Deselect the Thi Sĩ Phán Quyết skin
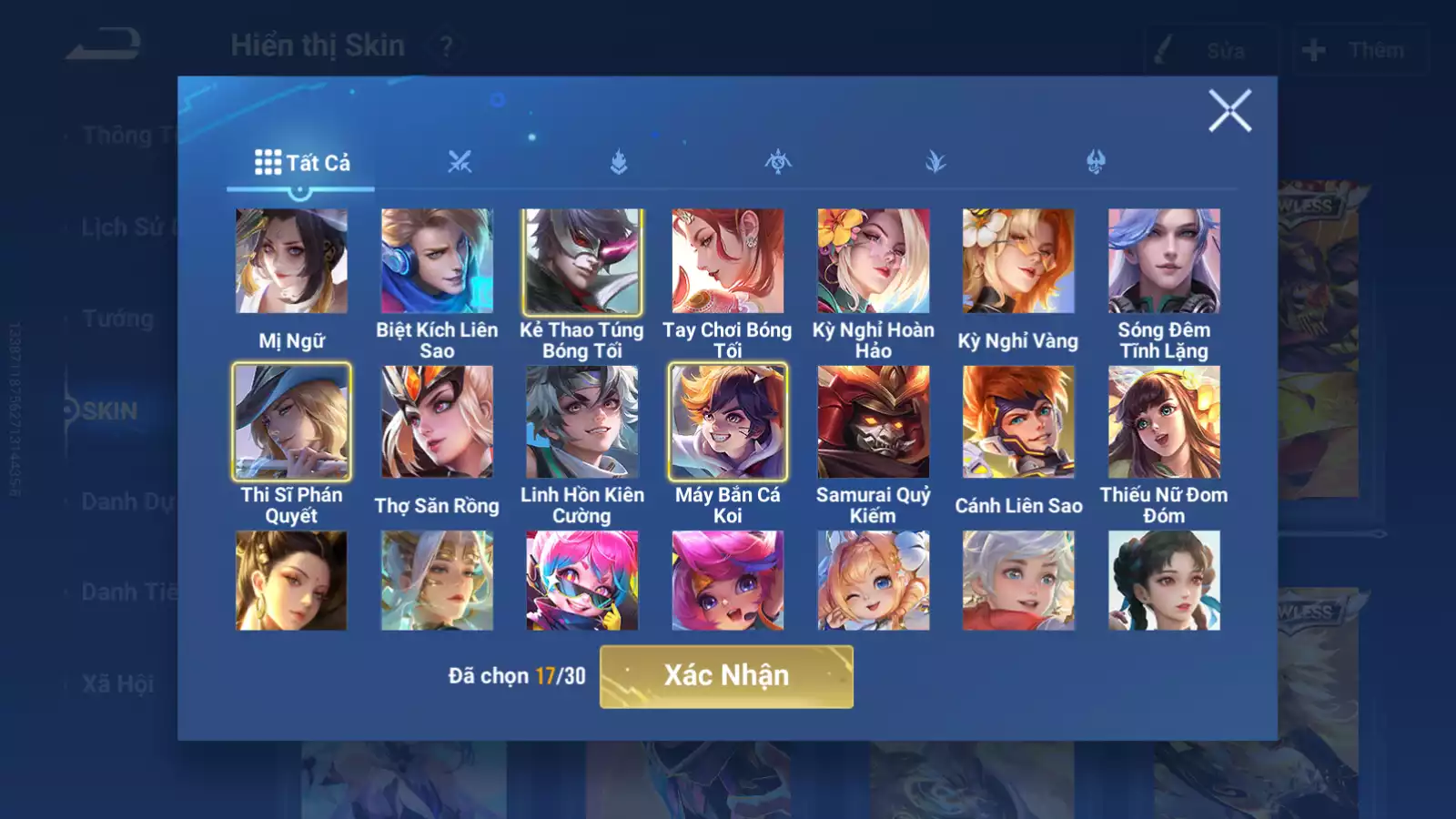Screen dimensions: 1456x819 click(290, 421)
